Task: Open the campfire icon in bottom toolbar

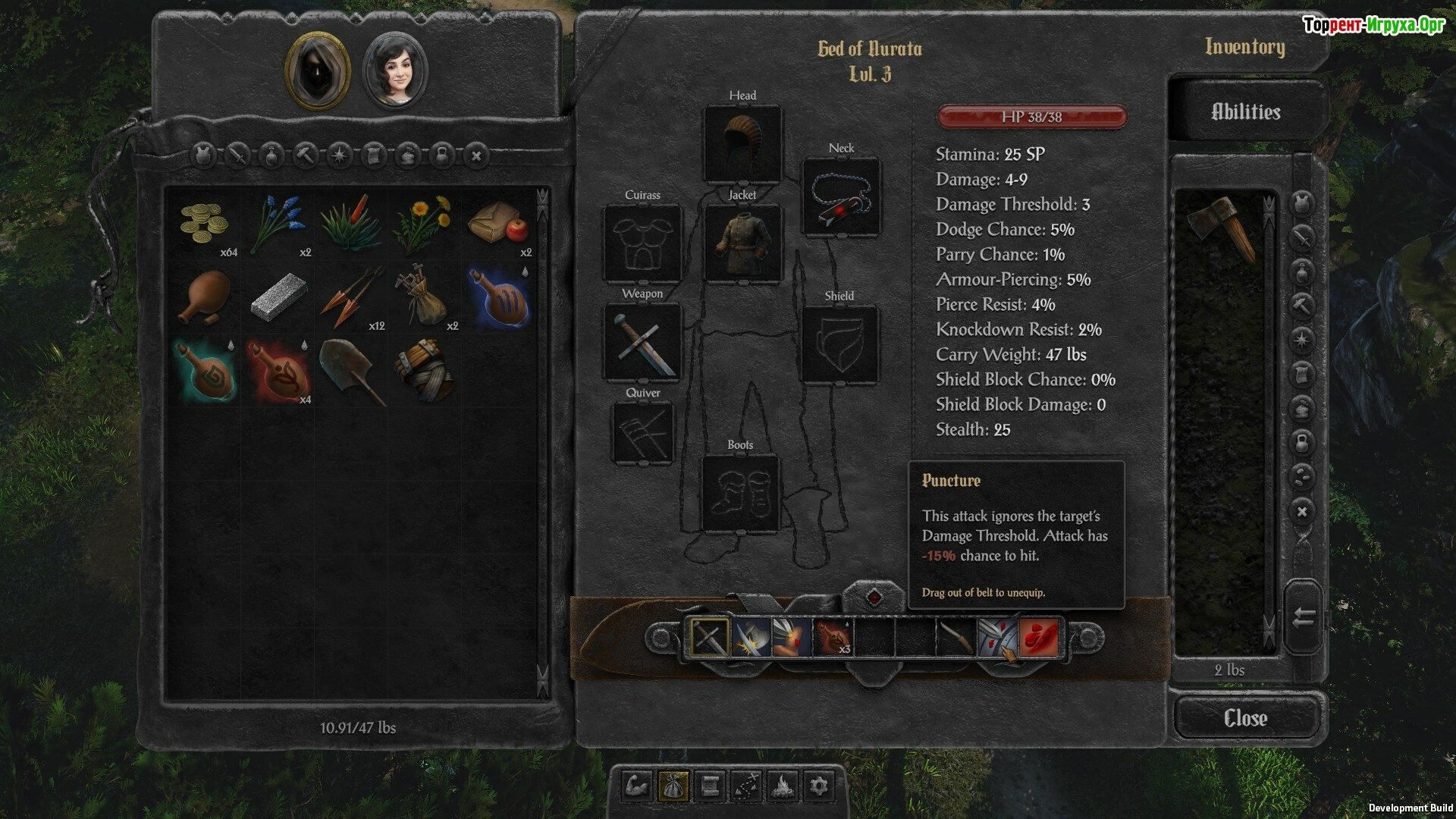Action: click(782, 786)
